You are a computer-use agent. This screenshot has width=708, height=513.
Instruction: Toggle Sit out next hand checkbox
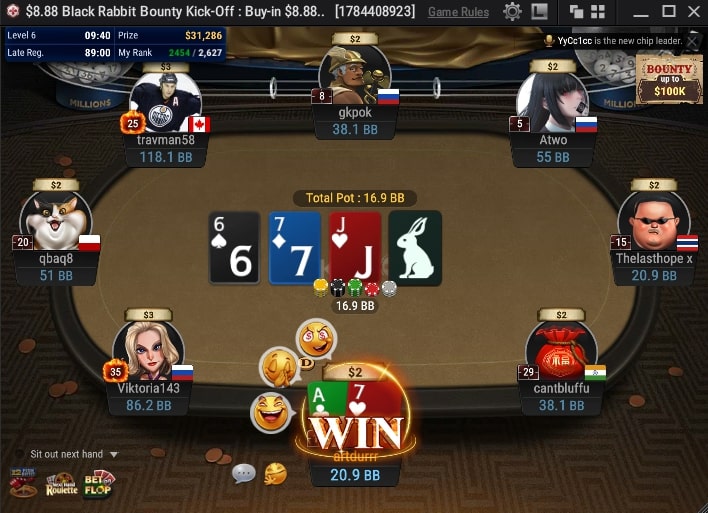tap(20, 454)
